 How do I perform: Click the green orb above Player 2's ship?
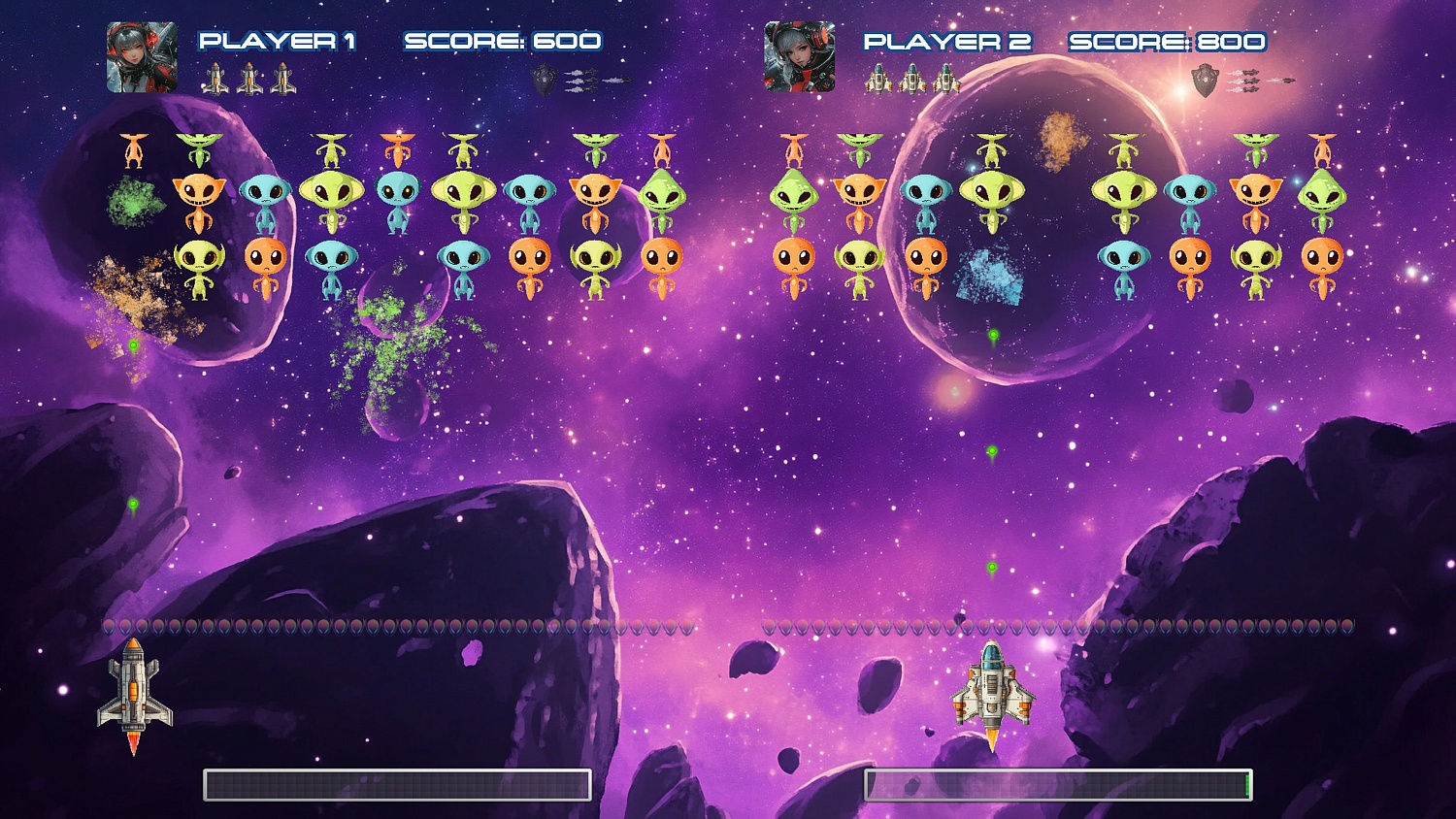(x=992, y=566)
